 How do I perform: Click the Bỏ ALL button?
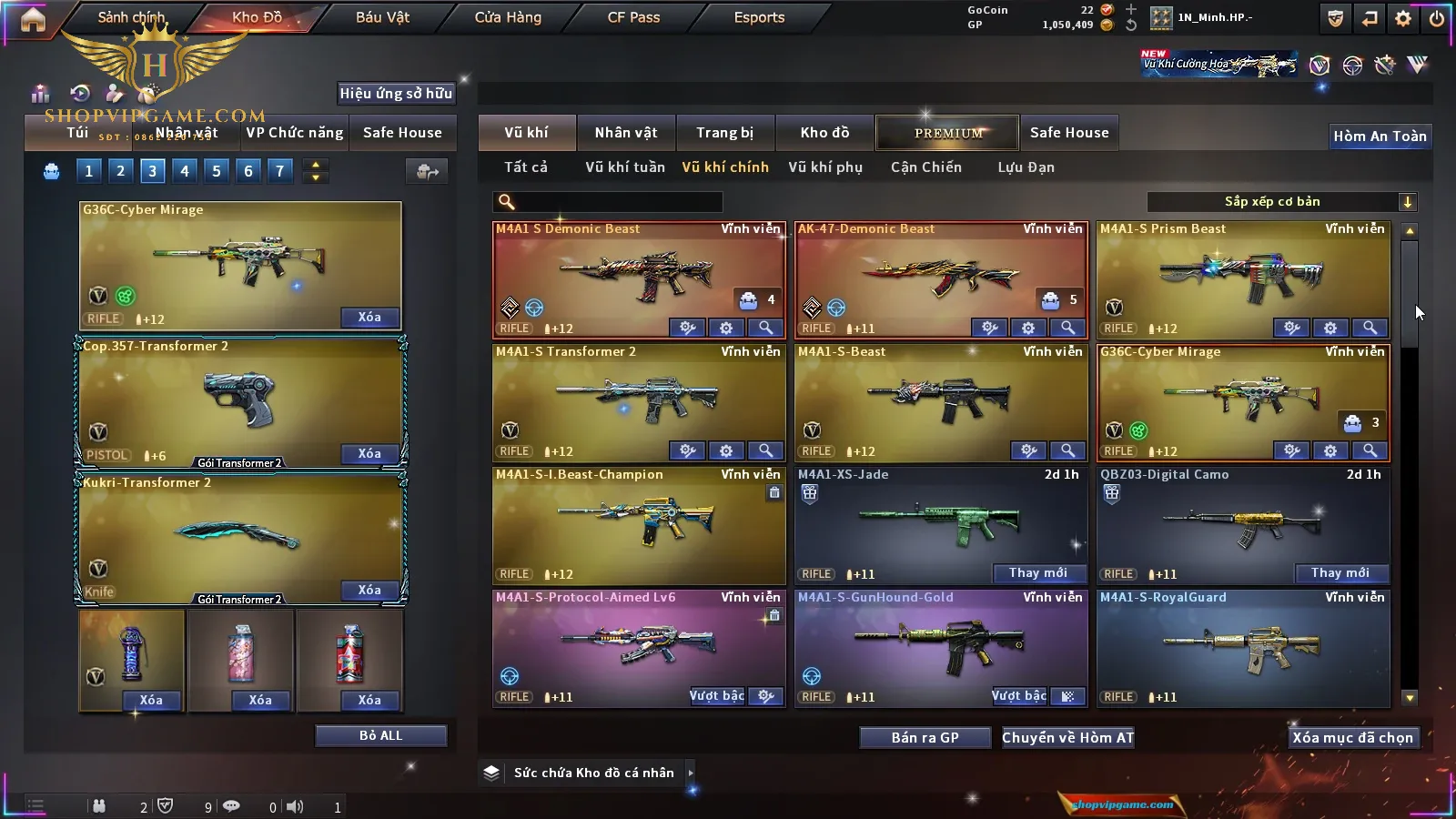(x=380, y=735)
